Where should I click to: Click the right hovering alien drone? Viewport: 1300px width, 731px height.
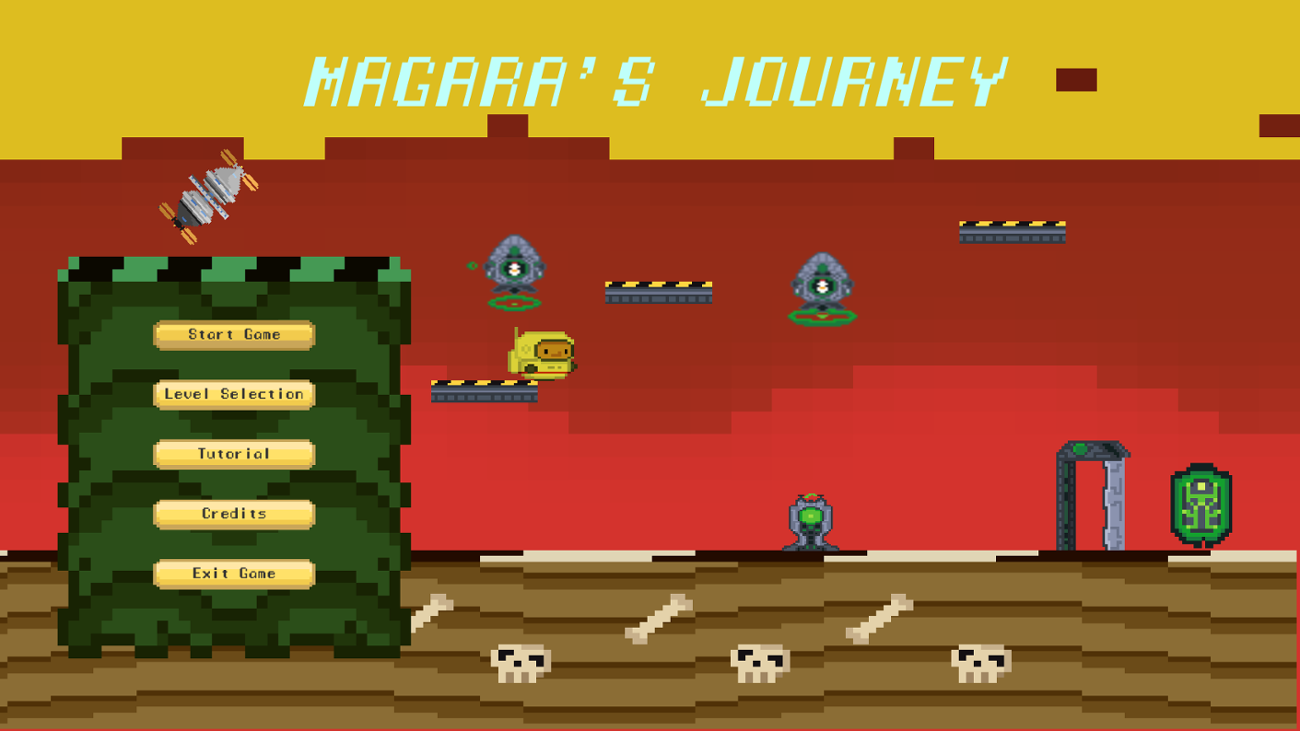point(822,285)
